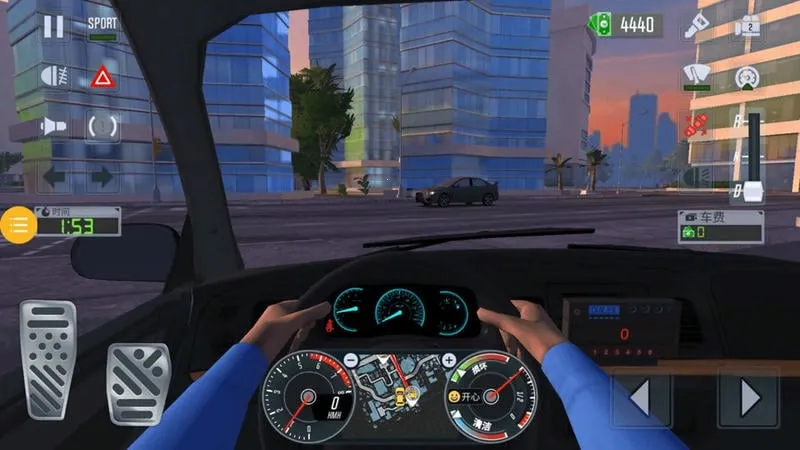Activate the red hazard warning lights

tap(102, 77)
